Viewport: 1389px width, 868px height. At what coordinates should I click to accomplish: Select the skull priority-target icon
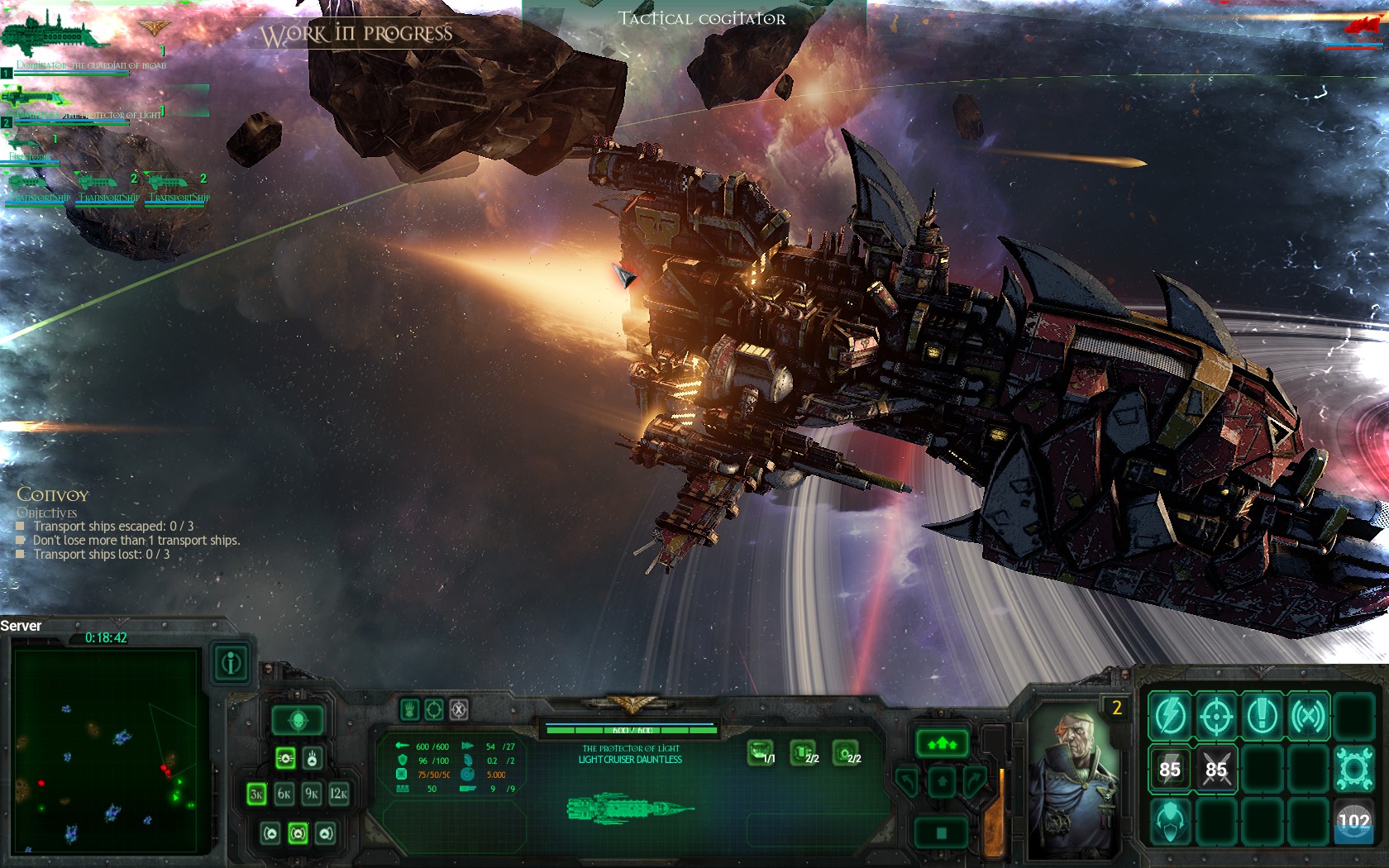tap(298, 718)
